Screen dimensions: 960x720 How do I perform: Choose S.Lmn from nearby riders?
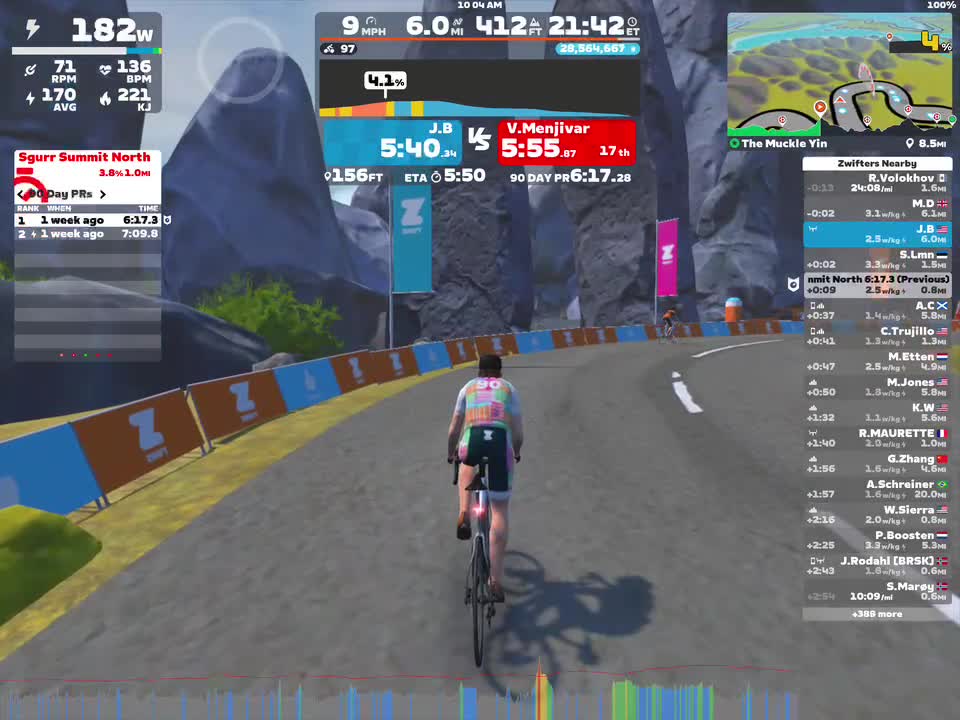(x=877, y=260)
